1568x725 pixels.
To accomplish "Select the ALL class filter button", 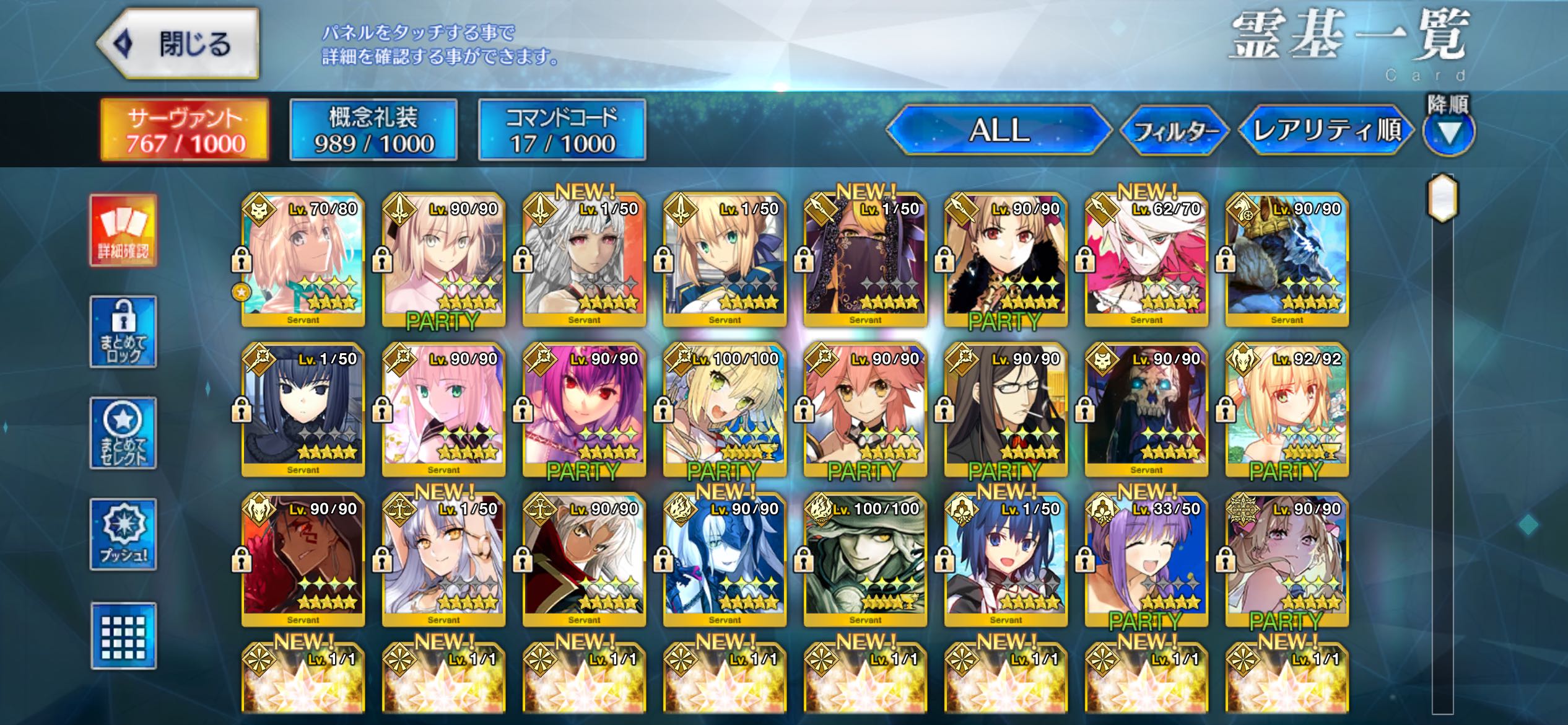I will [x=998, y=130].
